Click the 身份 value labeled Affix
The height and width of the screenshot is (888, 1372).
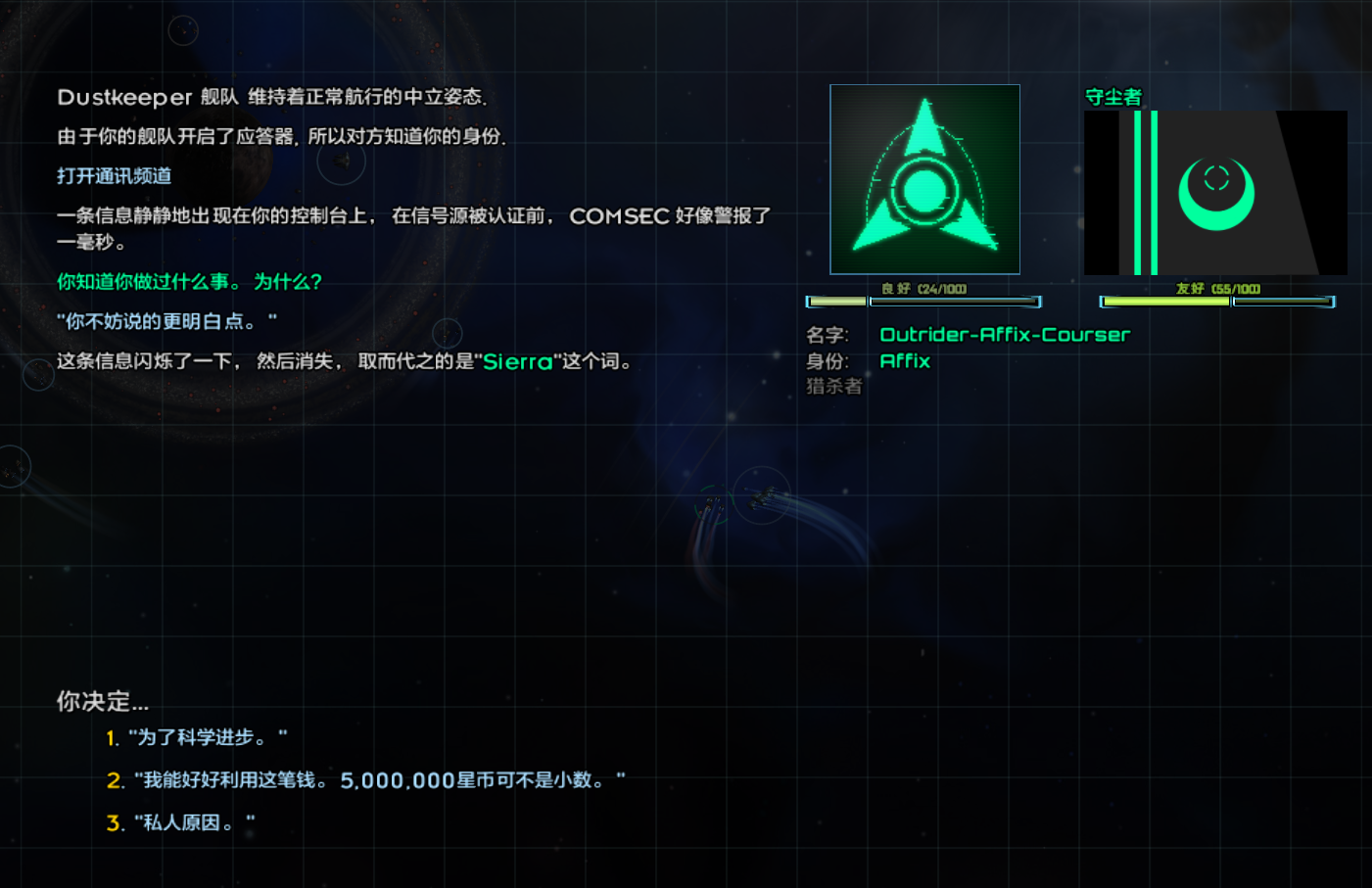coord(904,360)
